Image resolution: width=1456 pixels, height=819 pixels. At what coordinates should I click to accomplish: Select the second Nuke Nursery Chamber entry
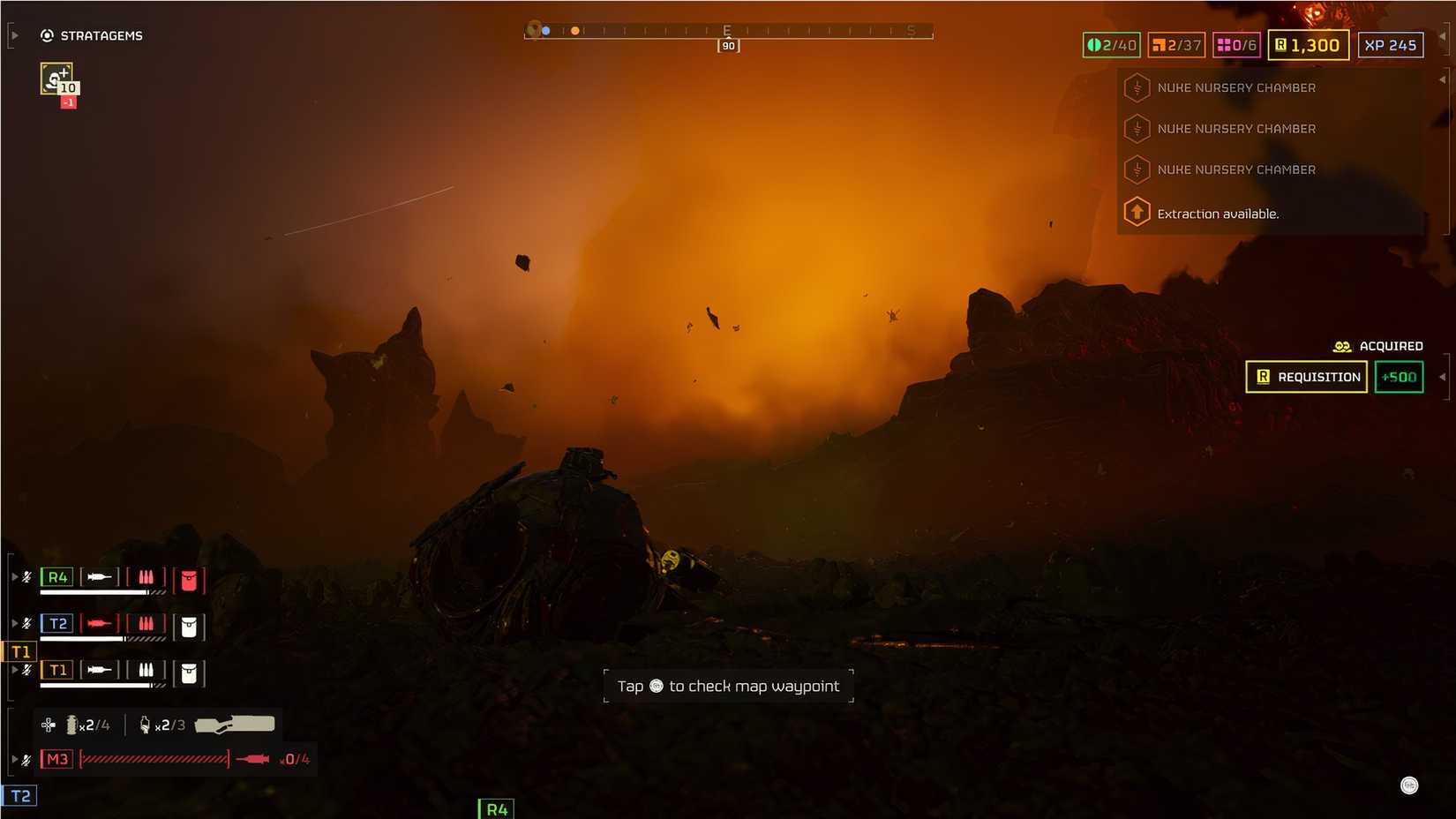(x=1237, y=129)
